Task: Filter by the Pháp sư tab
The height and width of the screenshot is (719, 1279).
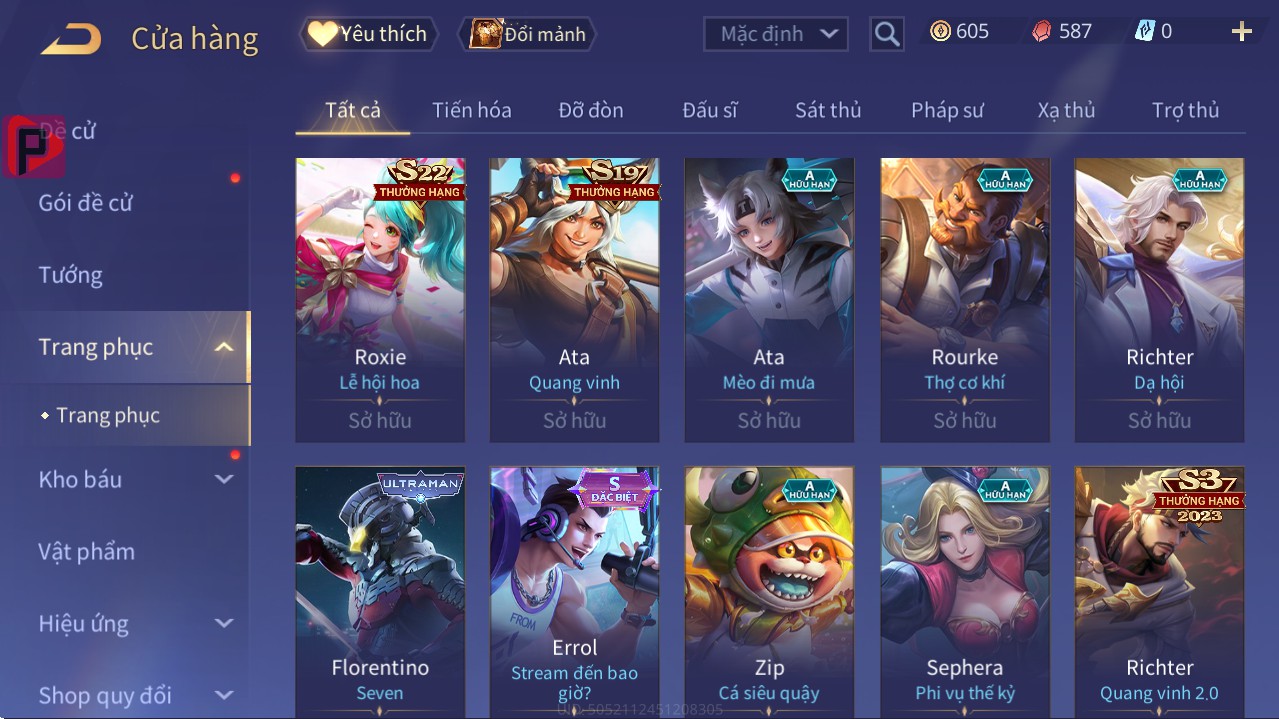Action: coord(947,110)
